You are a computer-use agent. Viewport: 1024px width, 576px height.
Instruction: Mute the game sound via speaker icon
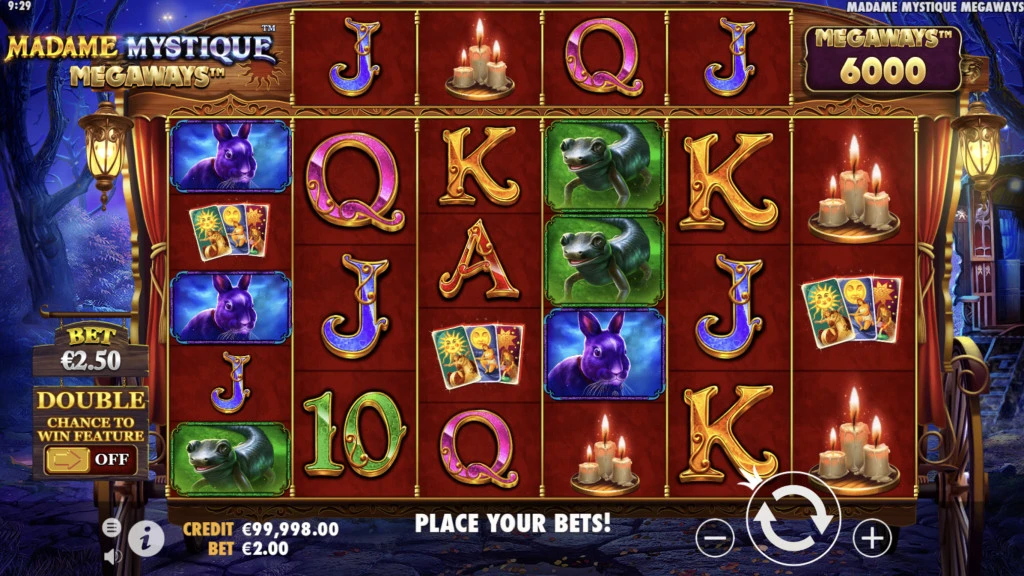[112, 555]
